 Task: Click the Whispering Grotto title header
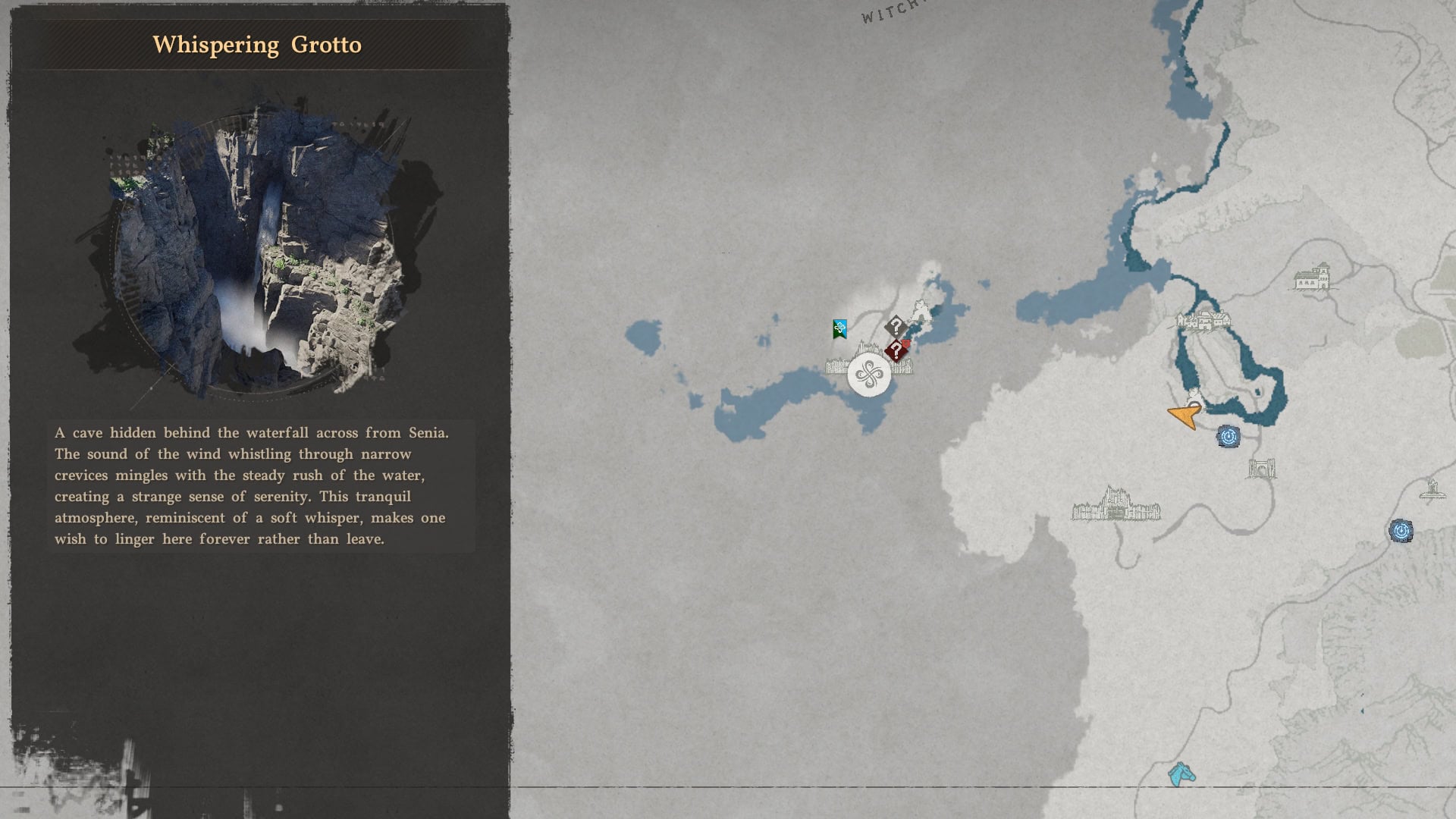(x=258, y=44)
